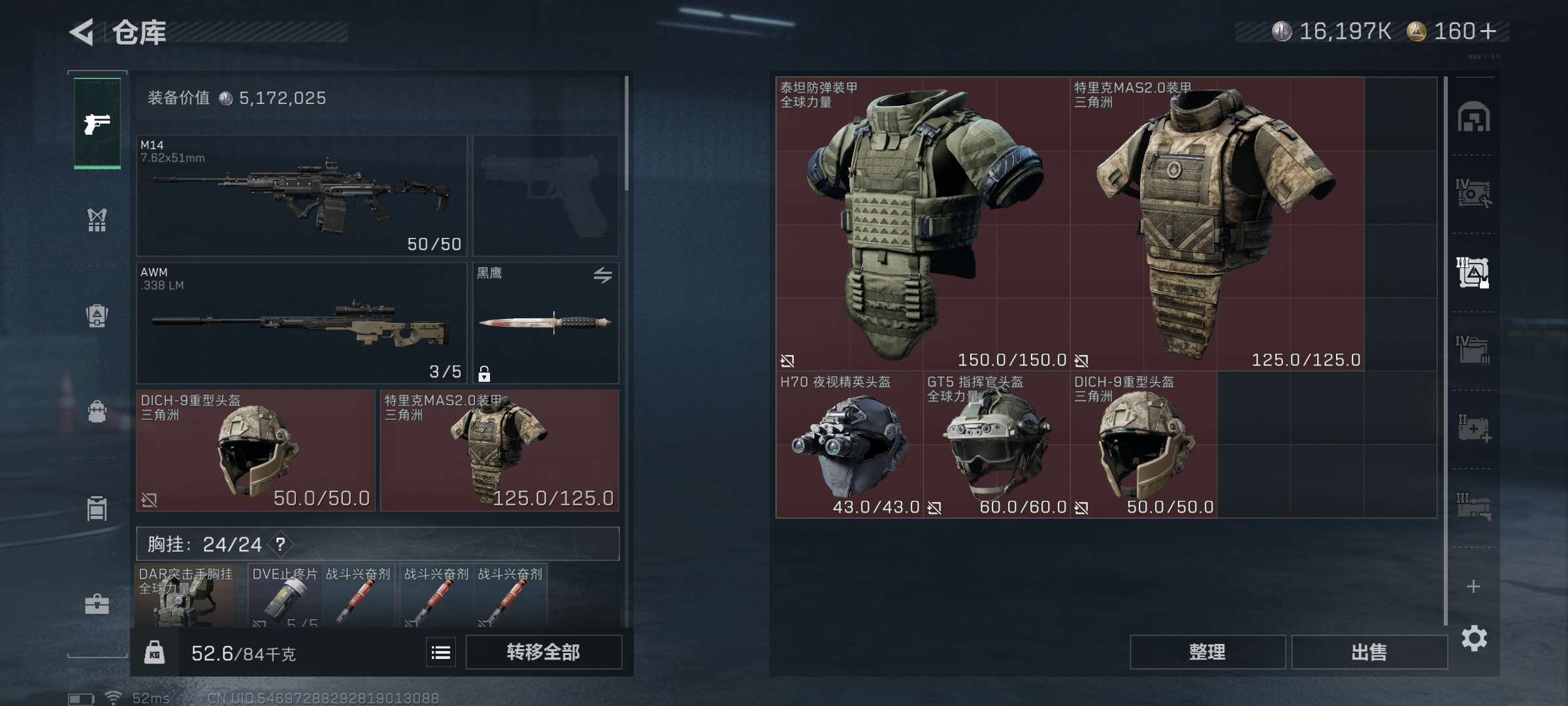This screenshot has height=706, width=1568.
Task: Open the 出售 sell option
Action: (x=1369, y=652)
